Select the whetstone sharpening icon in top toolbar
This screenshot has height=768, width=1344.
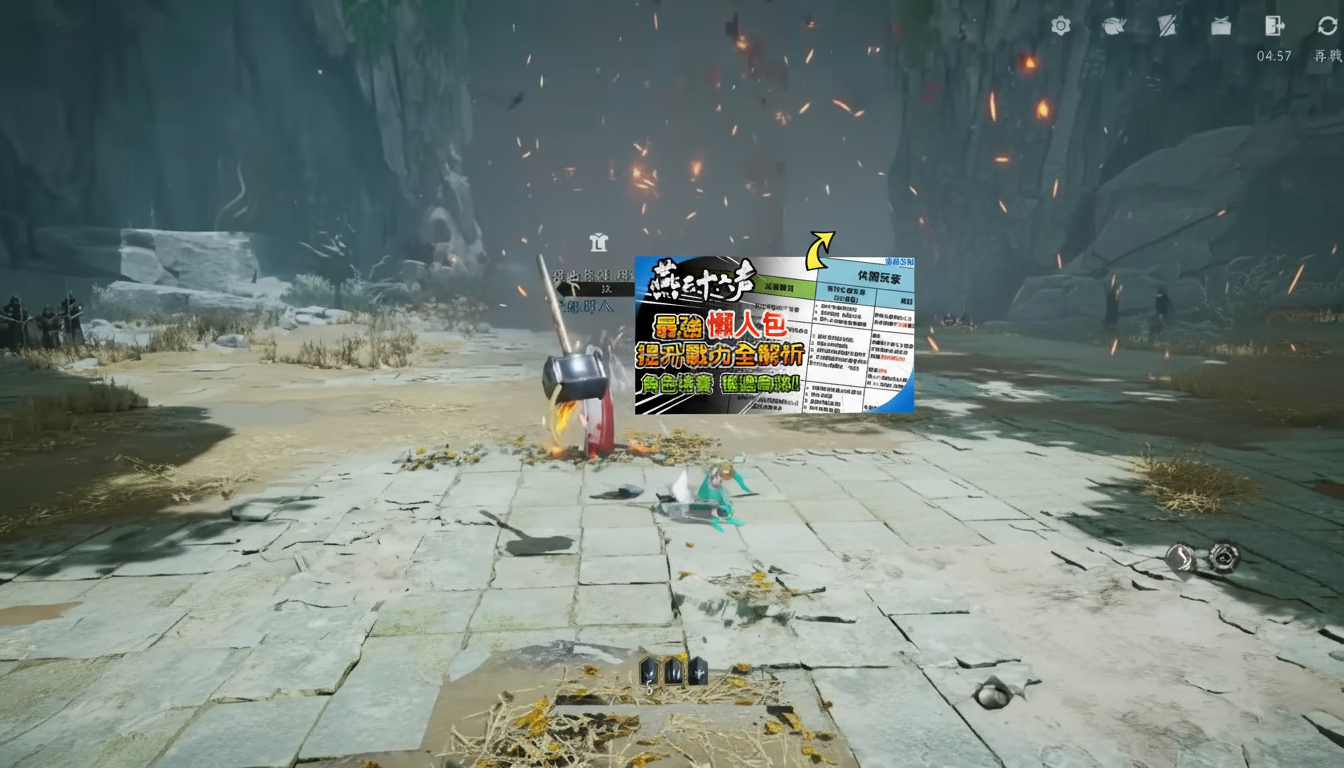(1167, 26)
